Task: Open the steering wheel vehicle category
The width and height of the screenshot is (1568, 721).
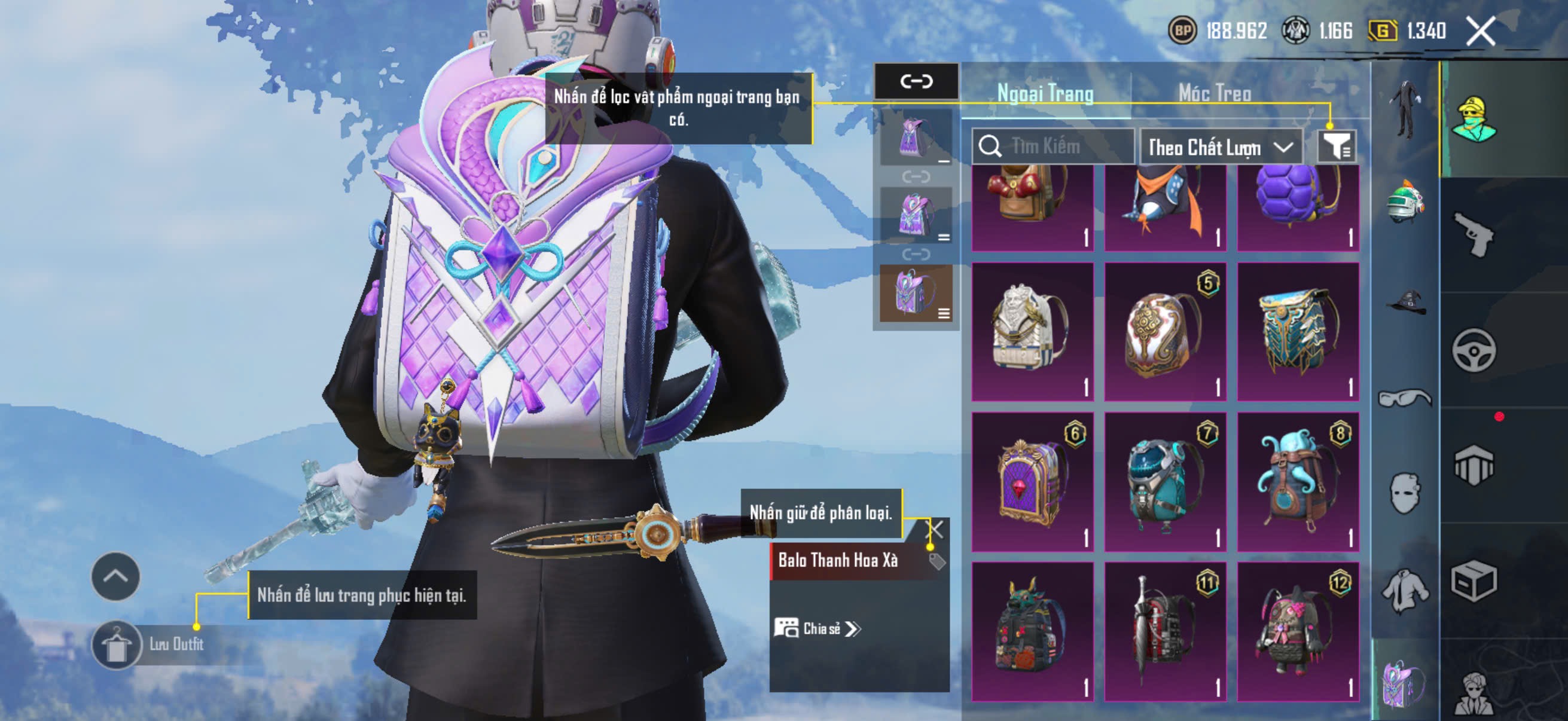Action: 1474,350
